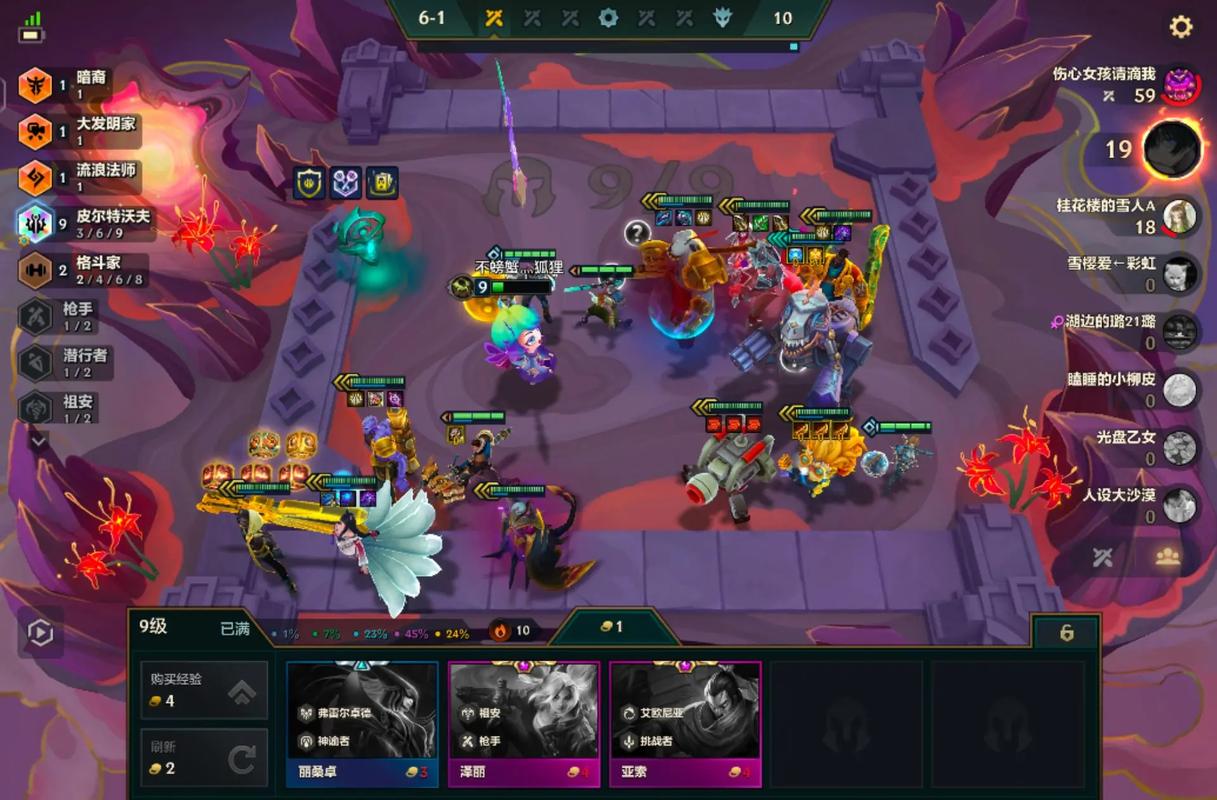Show the 暗裔 trait details

click(78, 84)
